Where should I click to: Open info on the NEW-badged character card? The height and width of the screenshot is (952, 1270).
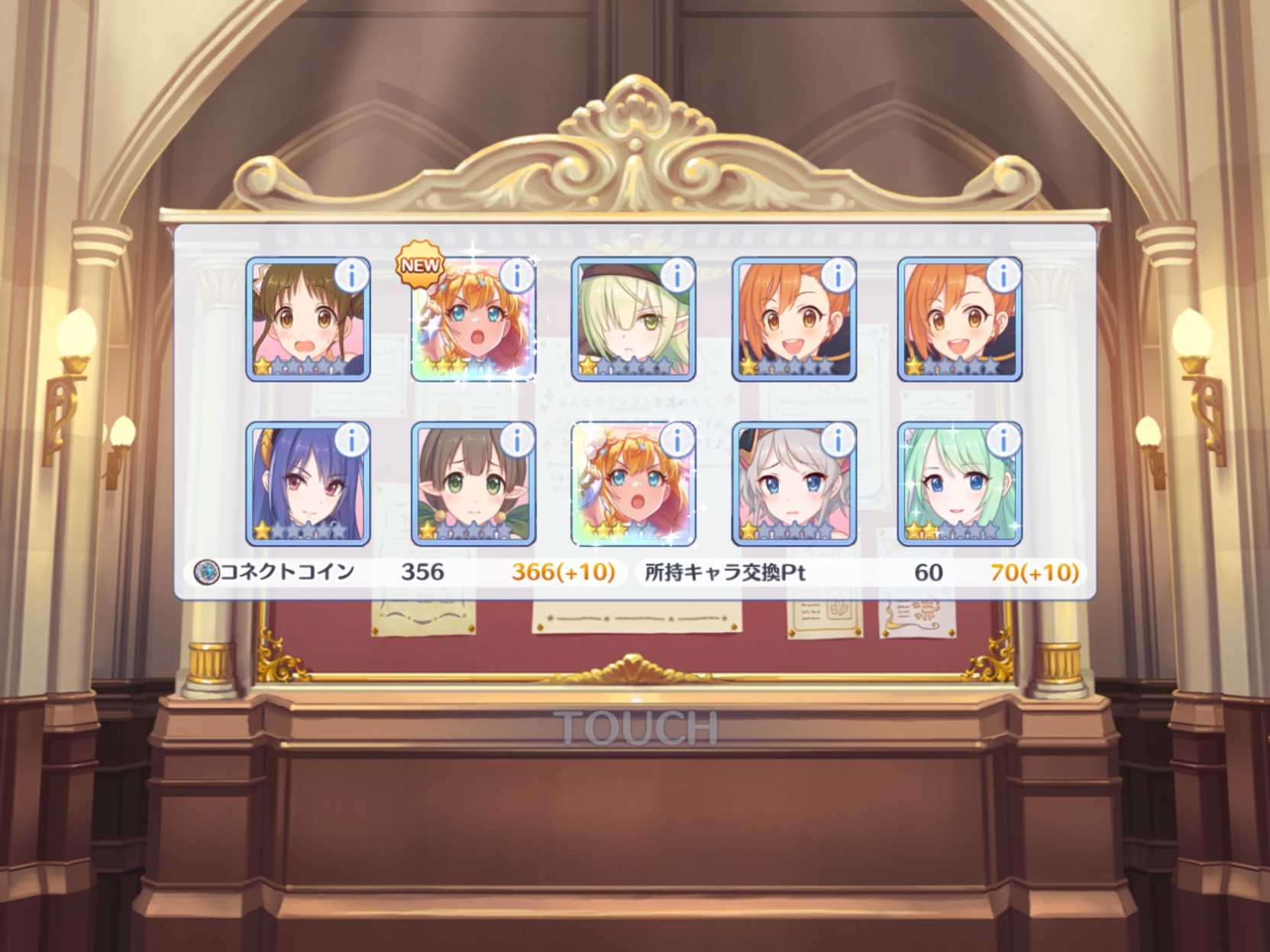pyautogui.click(x=518, y=276)
